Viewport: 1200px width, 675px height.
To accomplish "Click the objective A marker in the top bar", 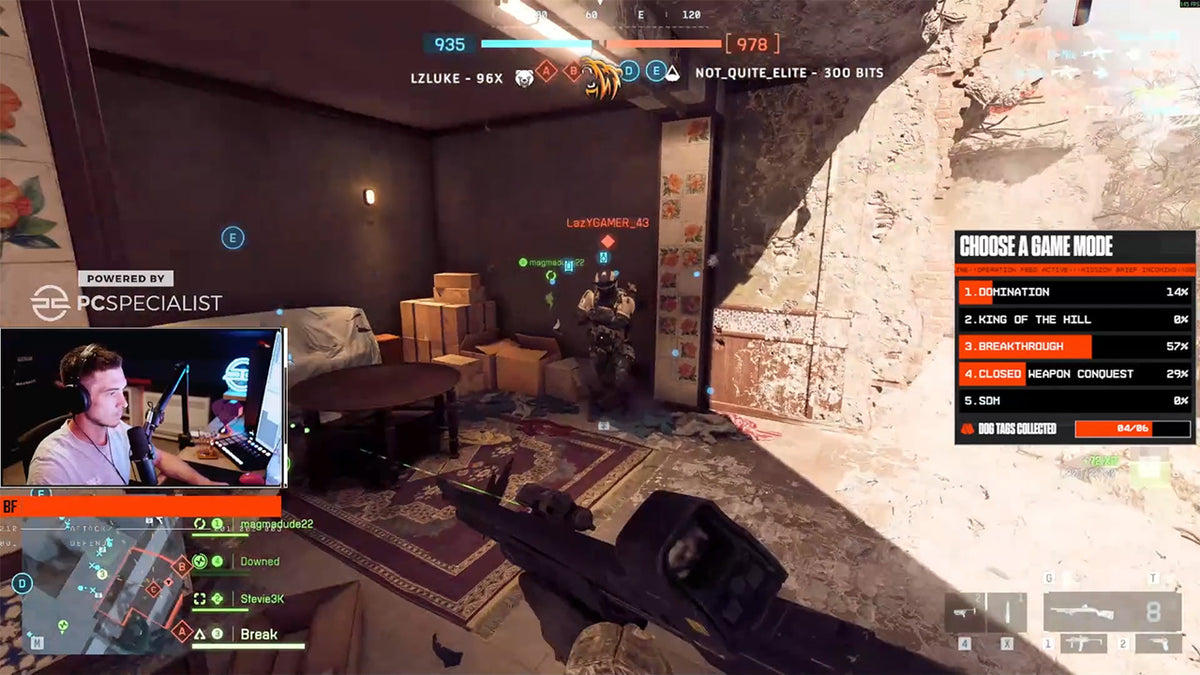I will coord(546,71).
